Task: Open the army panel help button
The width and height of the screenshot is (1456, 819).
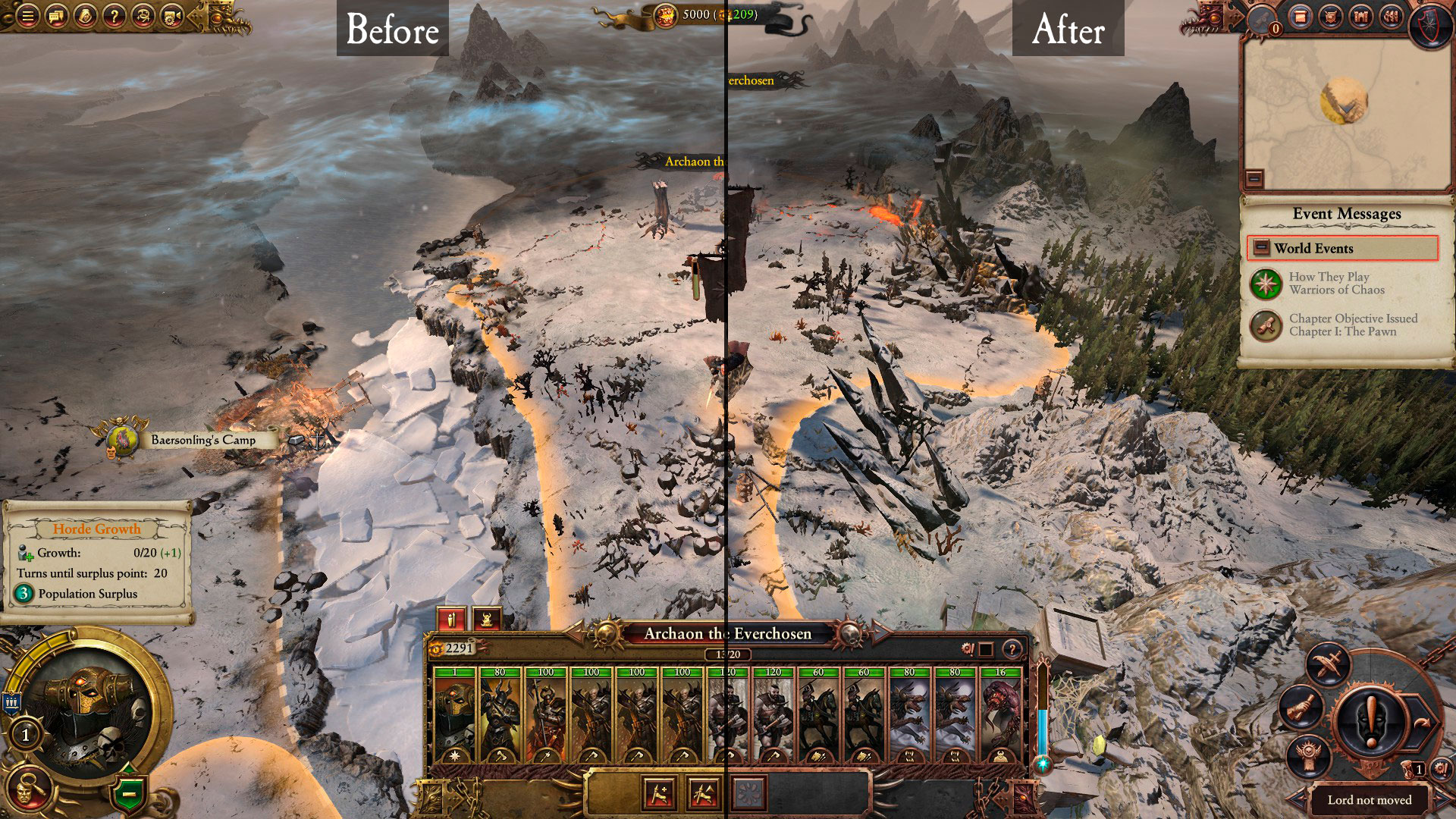Action: pos(1012,649)
